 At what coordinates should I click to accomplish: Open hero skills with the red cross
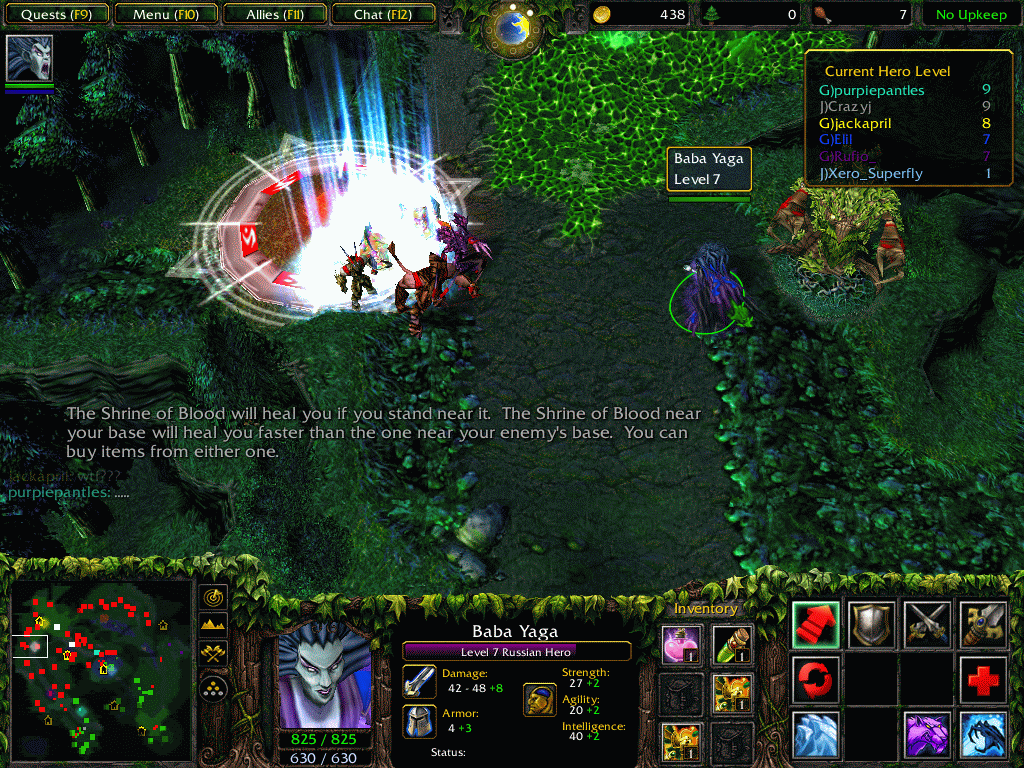[x=982, y=680]
